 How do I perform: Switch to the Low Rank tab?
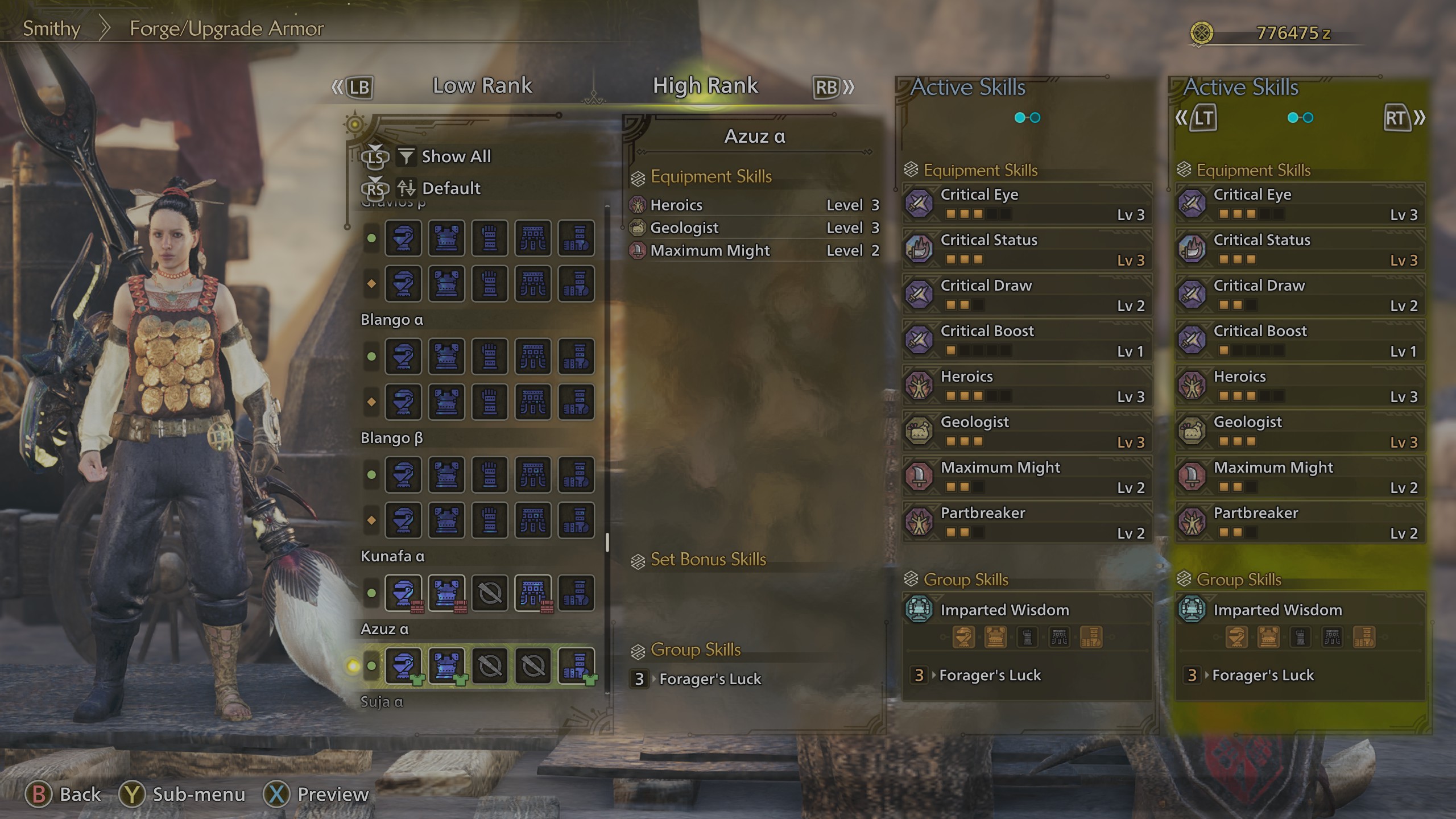483,86
